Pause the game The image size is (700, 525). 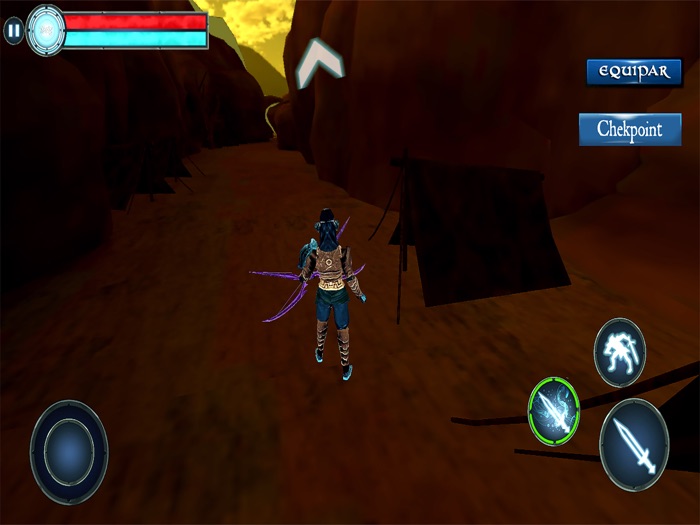click(x=13, y=31)
